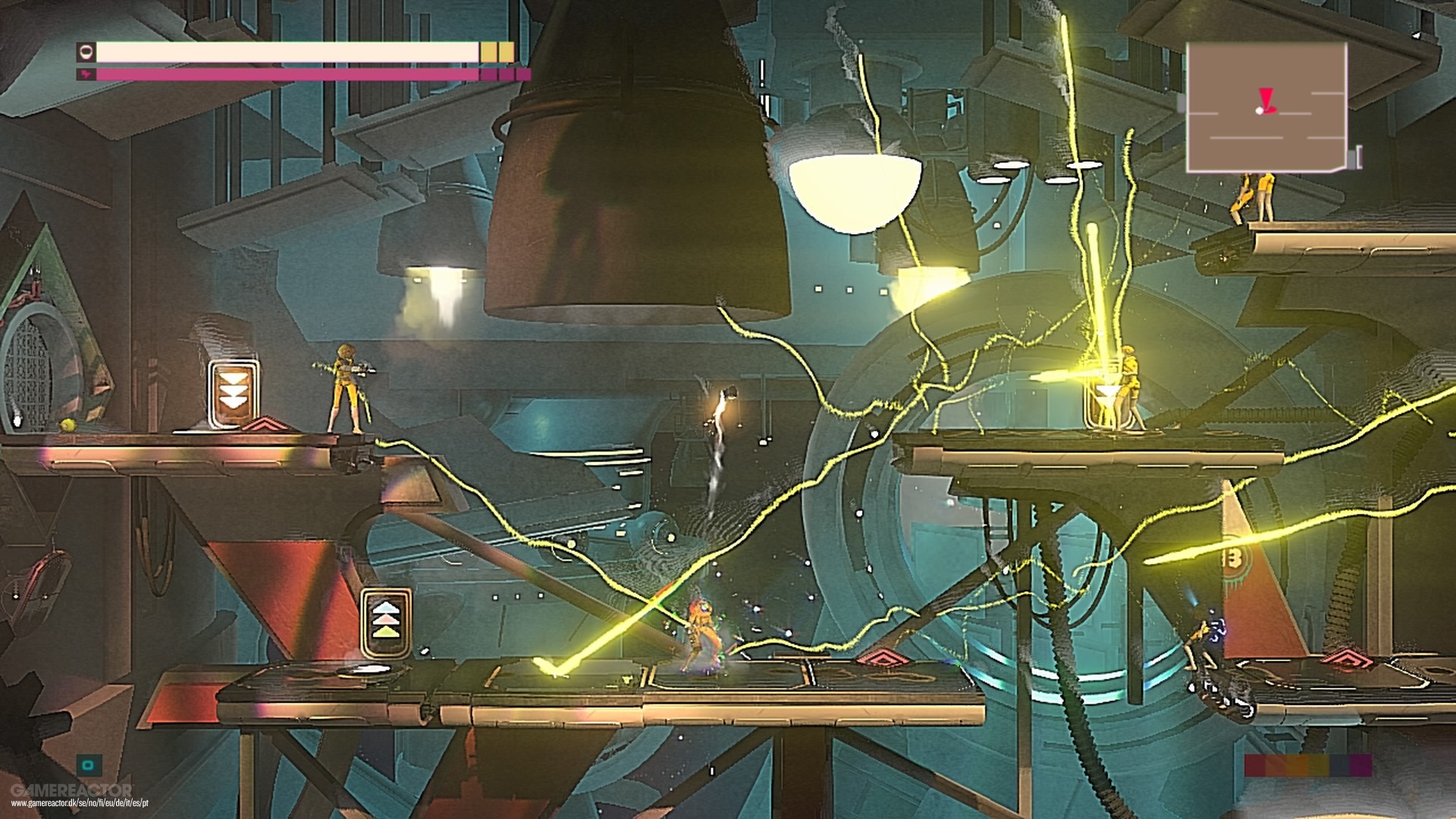Click the helmet icon beside the health bar
The image size is (1456, 819).
pyautogui.click(x=86, y=53)
